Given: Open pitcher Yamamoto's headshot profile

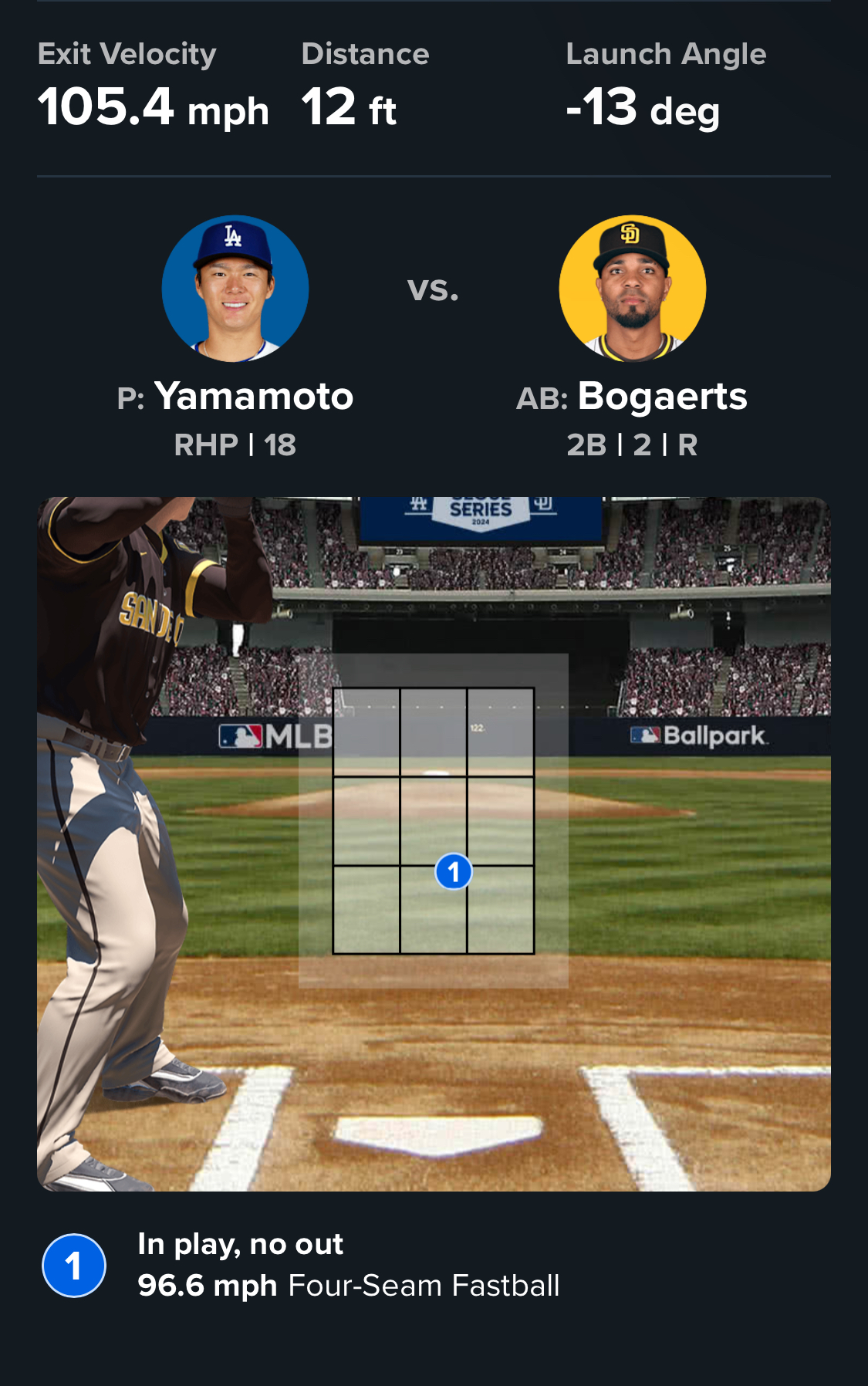Looking at the screenshot, I should pos(235,289).
